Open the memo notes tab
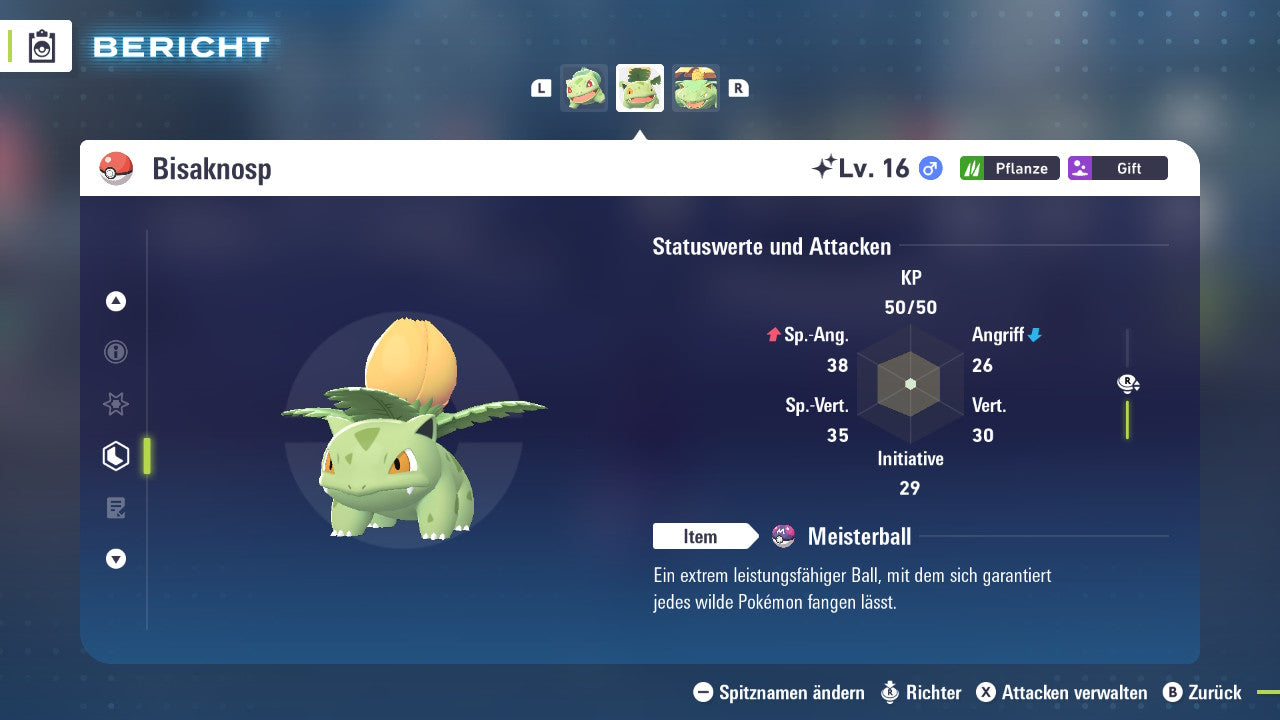The height and width of the screenshot is (720, 1280). point(116,508)
